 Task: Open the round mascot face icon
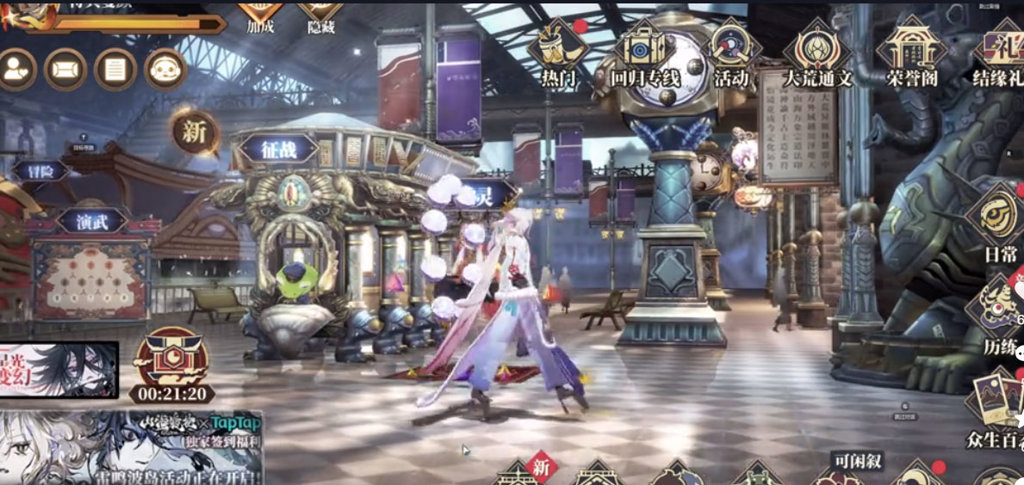[165, 69]
